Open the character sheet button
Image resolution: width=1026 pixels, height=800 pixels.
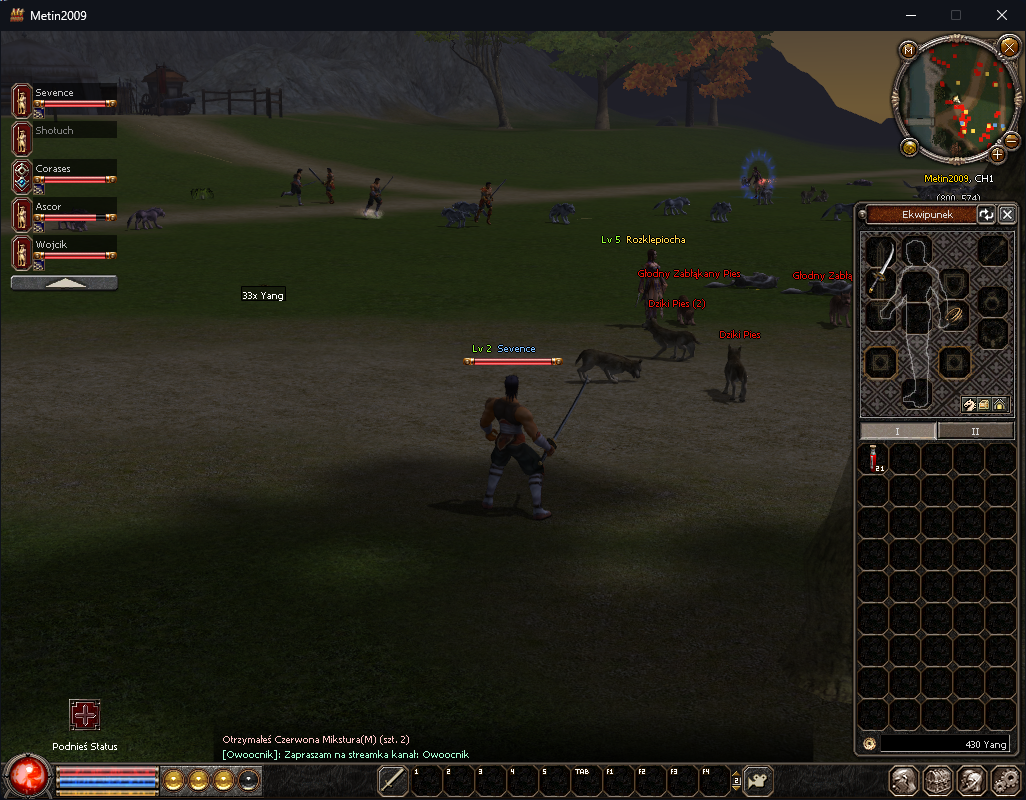(905, 781)
